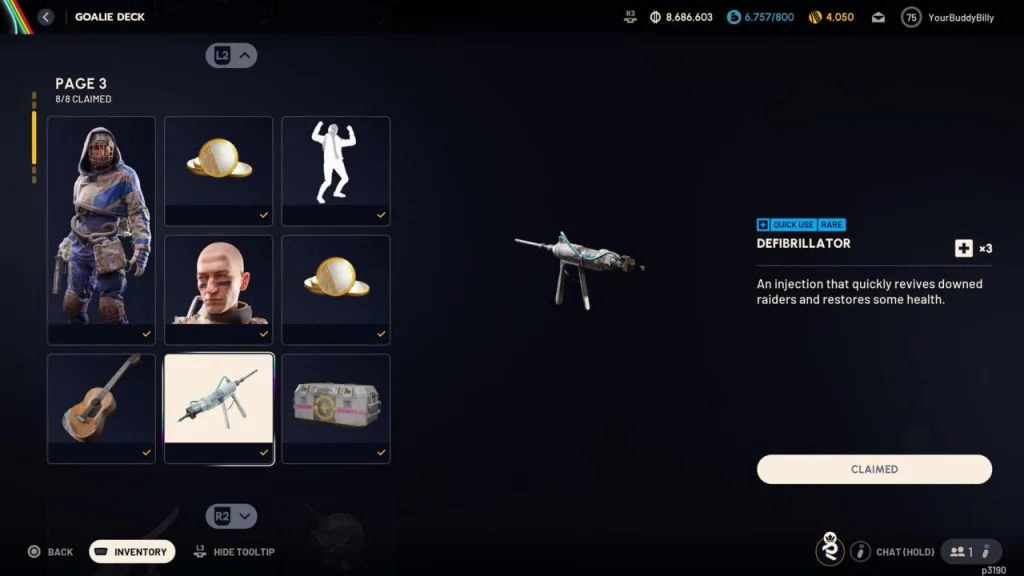Open the chat

point(893,551)
